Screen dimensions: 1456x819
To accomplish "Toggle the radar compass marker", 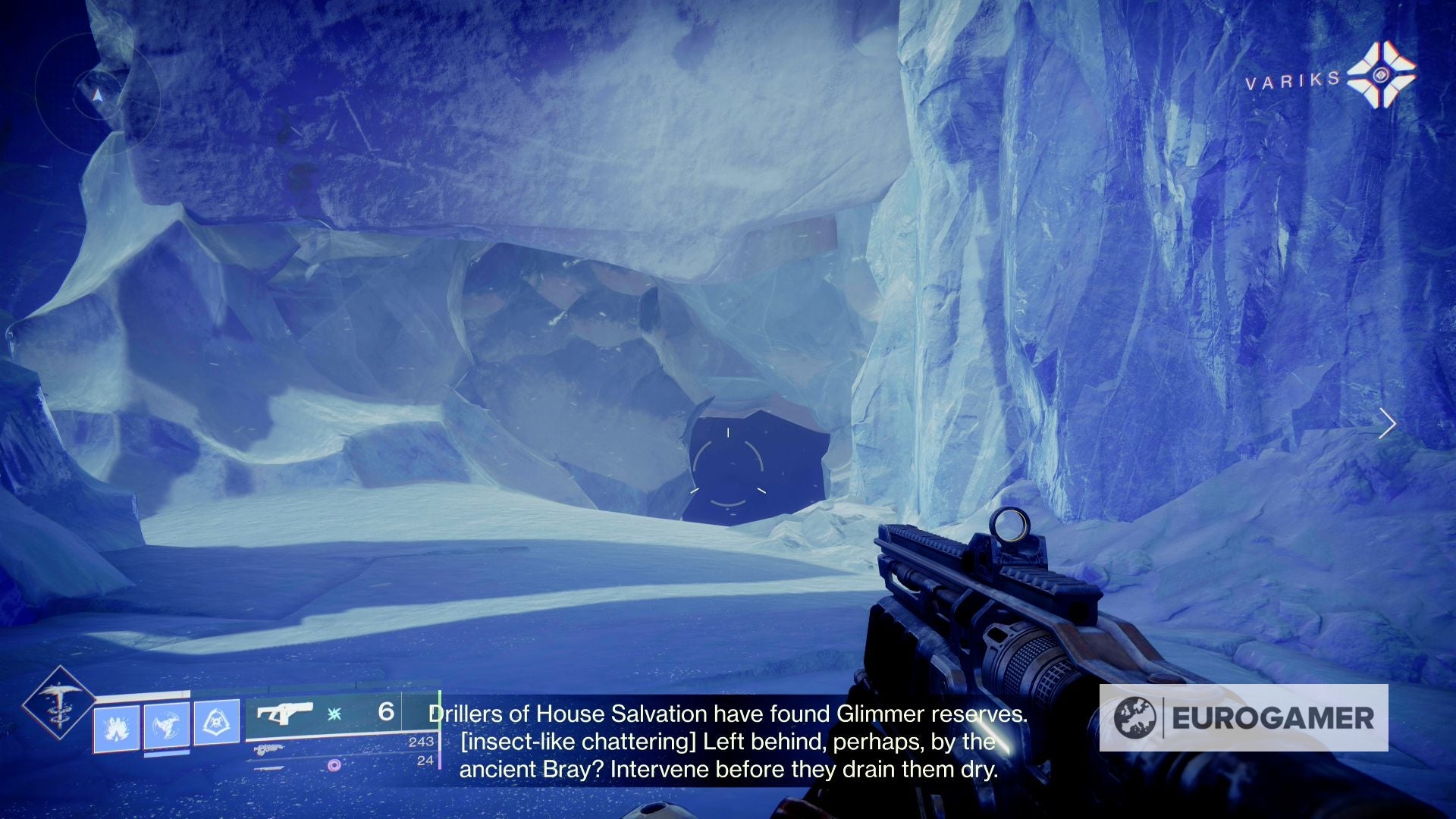I will 97,97.
